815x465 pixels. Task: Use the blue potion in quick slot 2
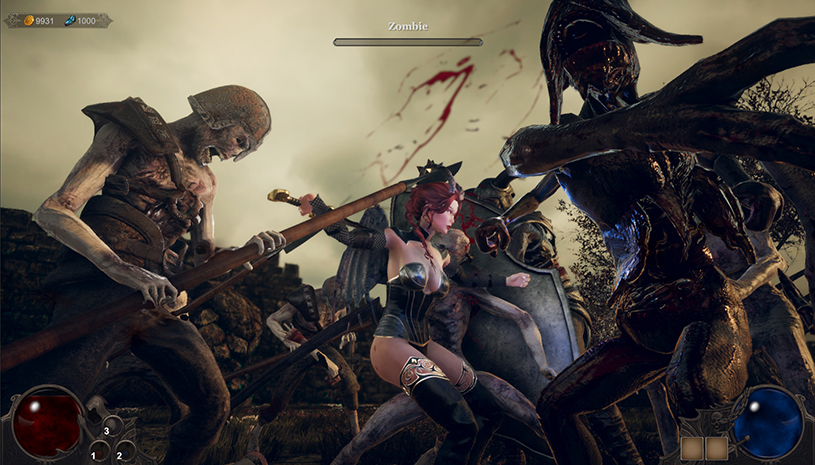126,451
